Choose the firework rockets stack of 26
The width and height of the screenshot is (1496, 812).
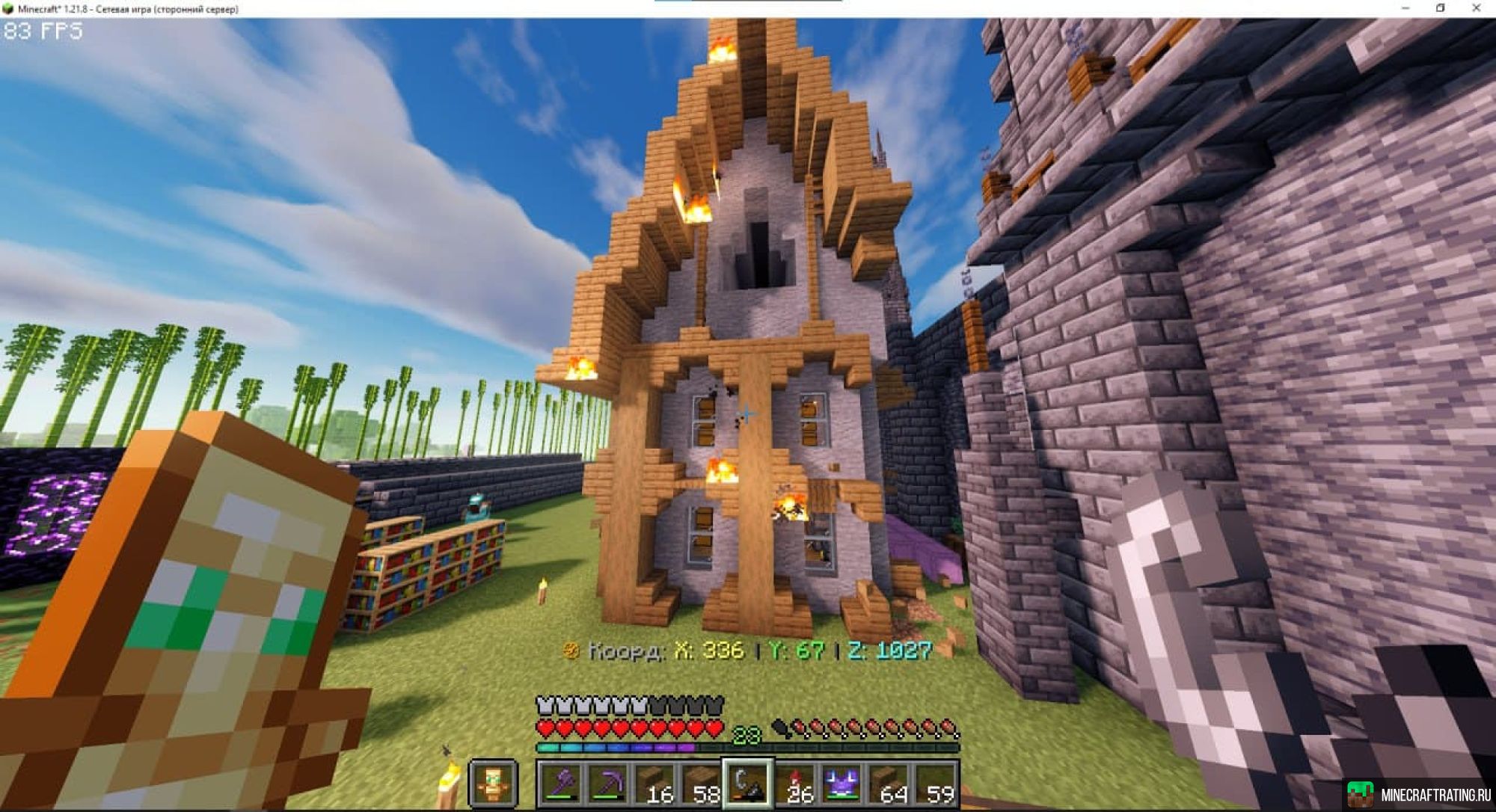[794, 784]
